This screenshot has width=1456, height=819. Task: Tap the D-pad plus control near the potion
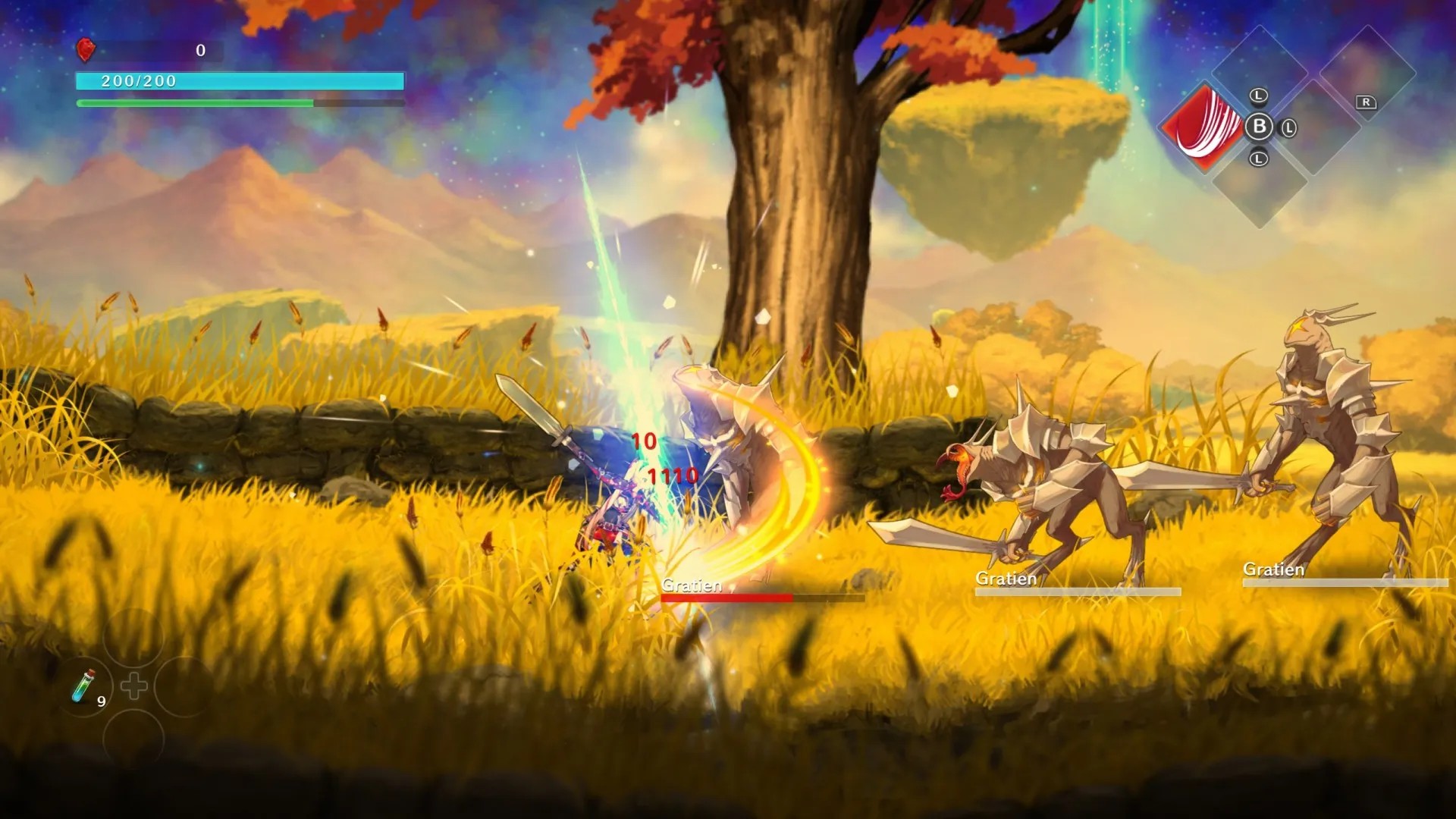pyautogui.click(x=134, y=684)
